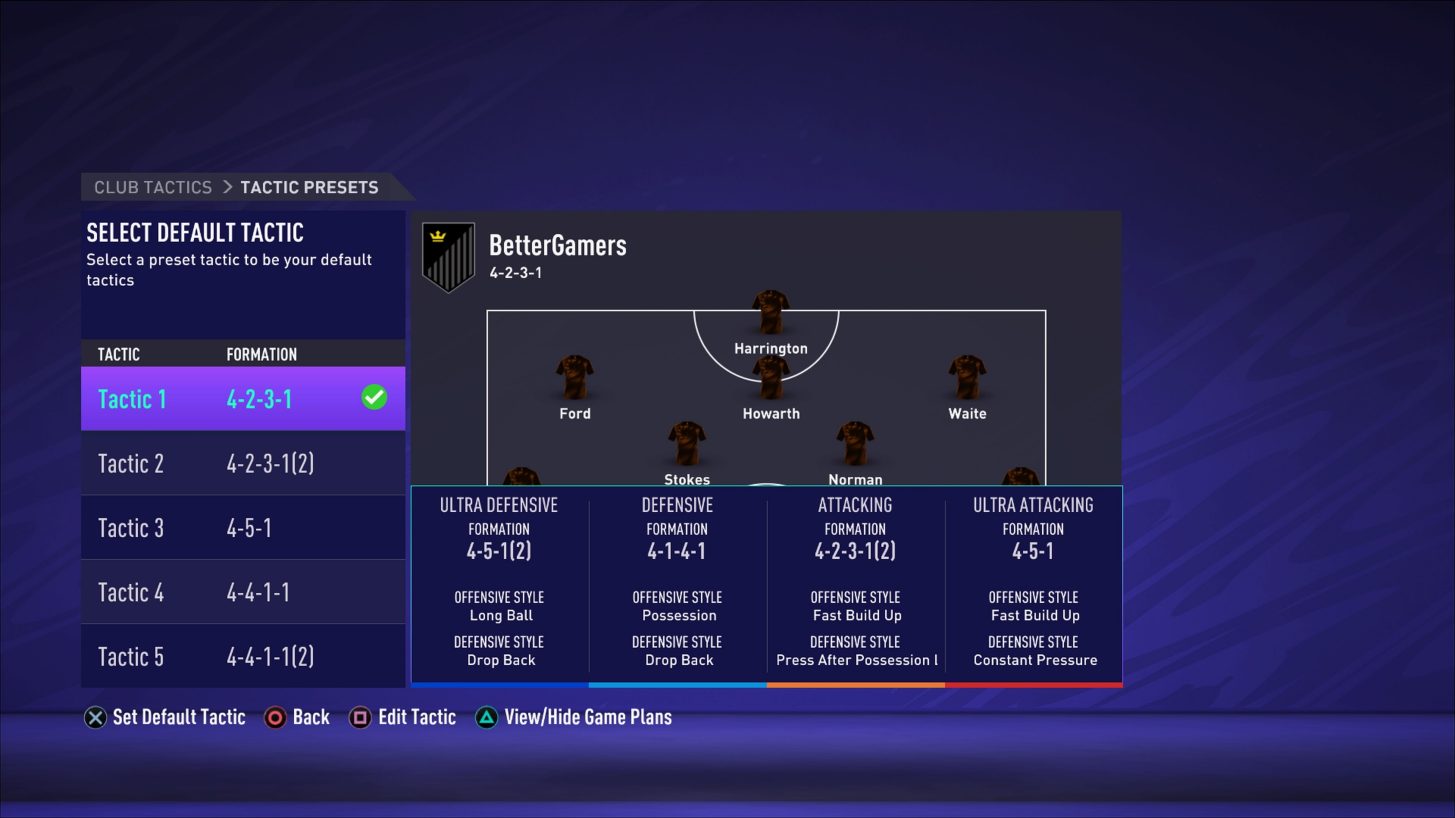Toggle the green checkmark on Tactic 1
The height and width of the screenshot is (818, 1455).
(373, 397)
